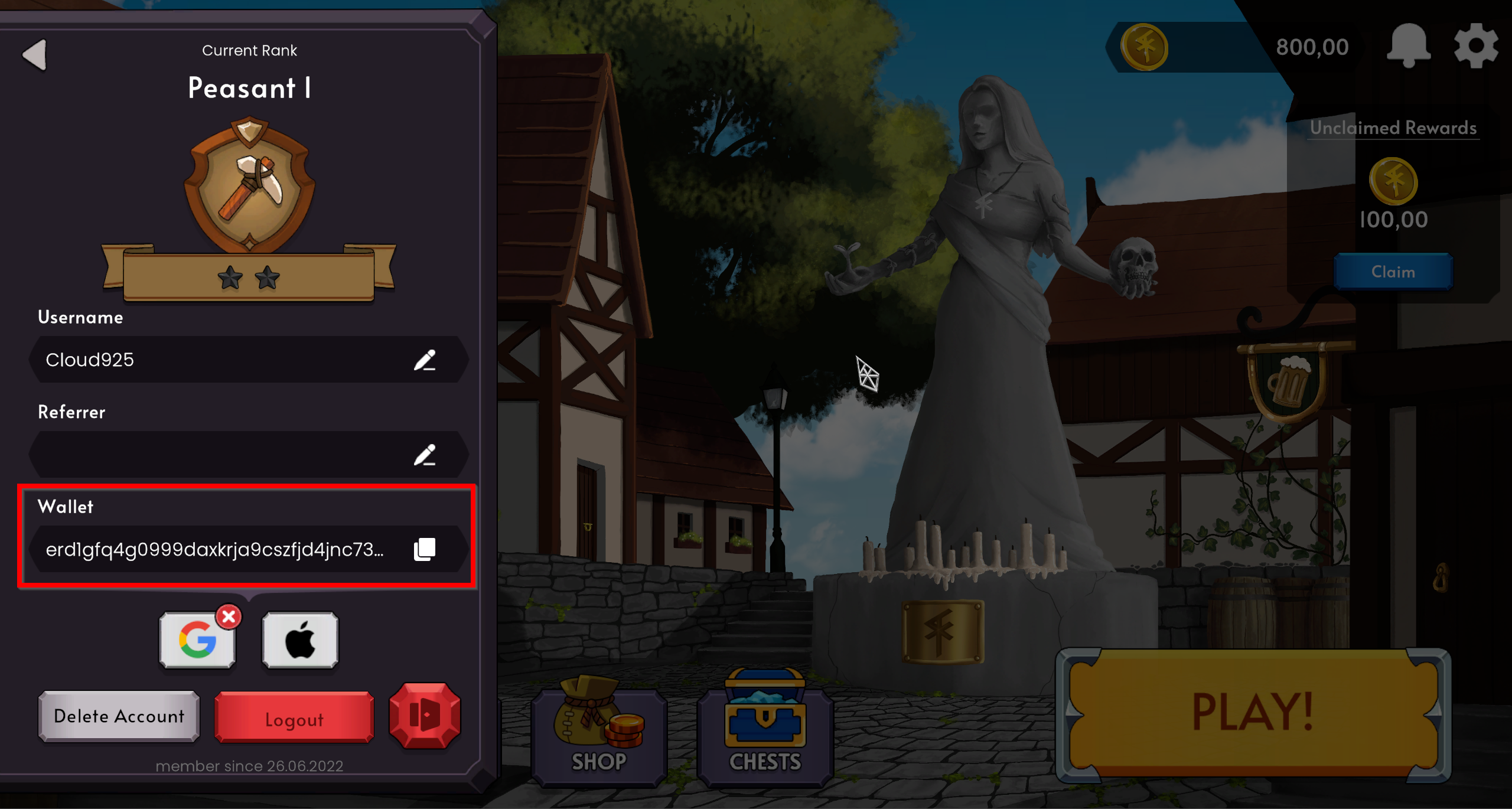The height and width of the screenshot is (809, 1512).
Task: Edit the username with the pencil icon
Action: 426,360
